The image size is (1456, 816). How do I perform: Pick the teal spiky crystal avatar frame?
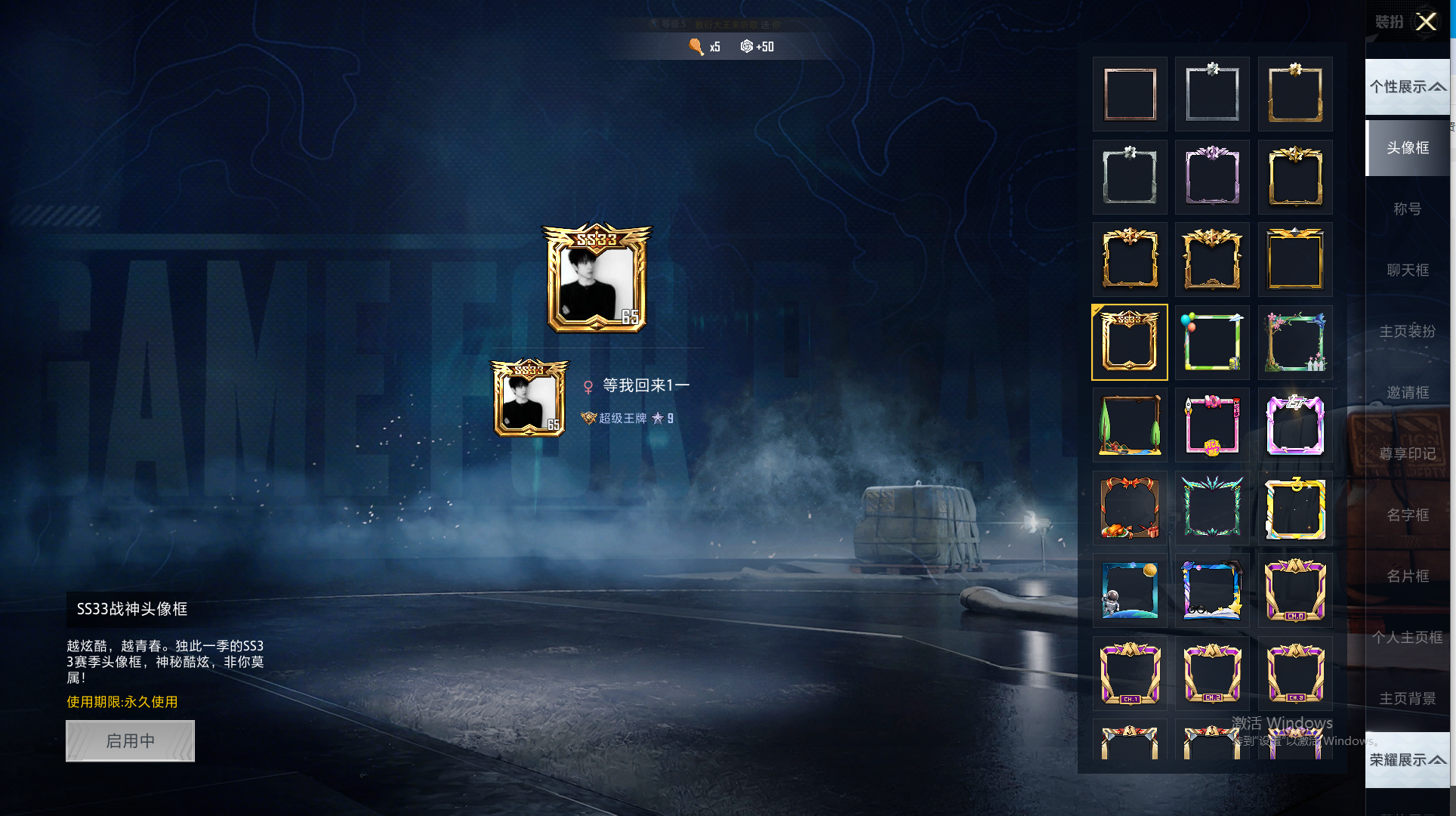(x=1212, y=508)
